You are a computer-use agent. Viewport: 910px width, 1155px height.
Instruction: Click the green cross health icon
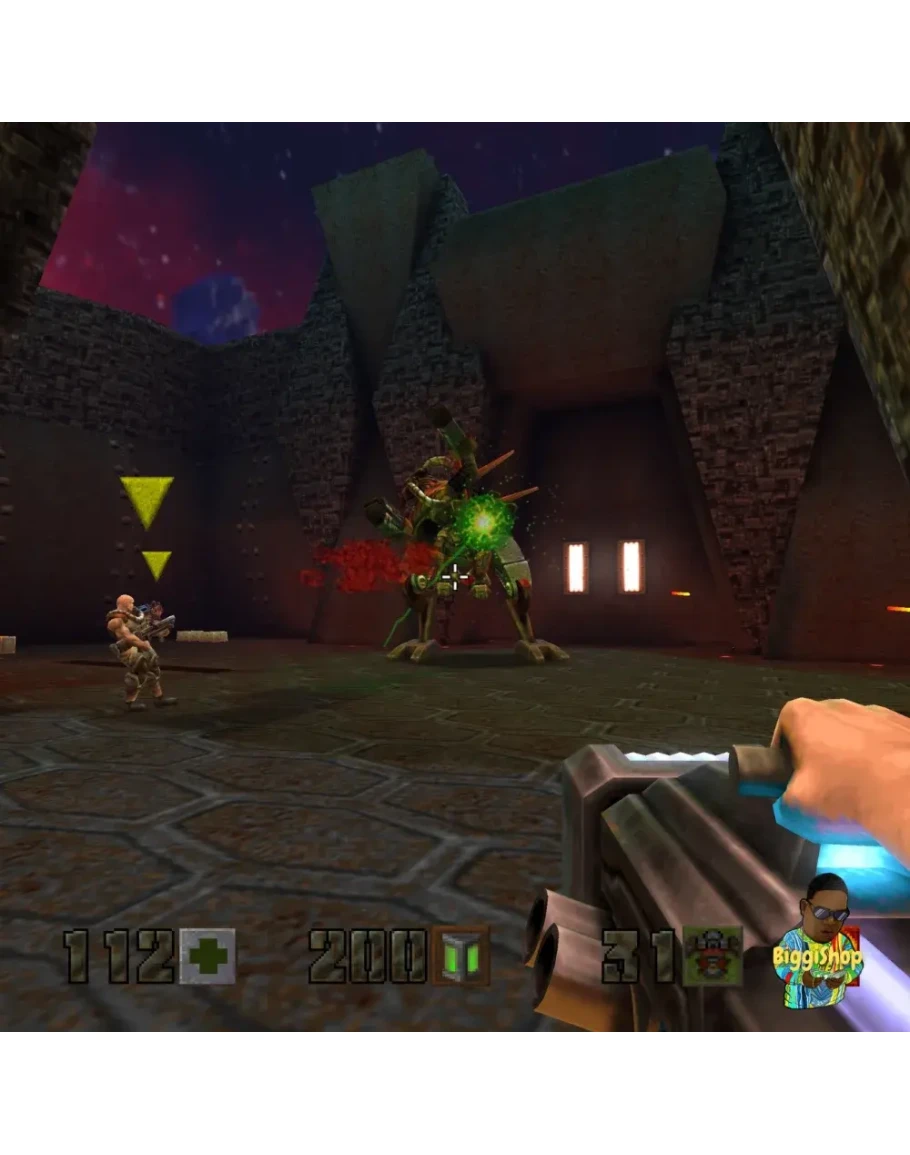click(x=207, y=955)
